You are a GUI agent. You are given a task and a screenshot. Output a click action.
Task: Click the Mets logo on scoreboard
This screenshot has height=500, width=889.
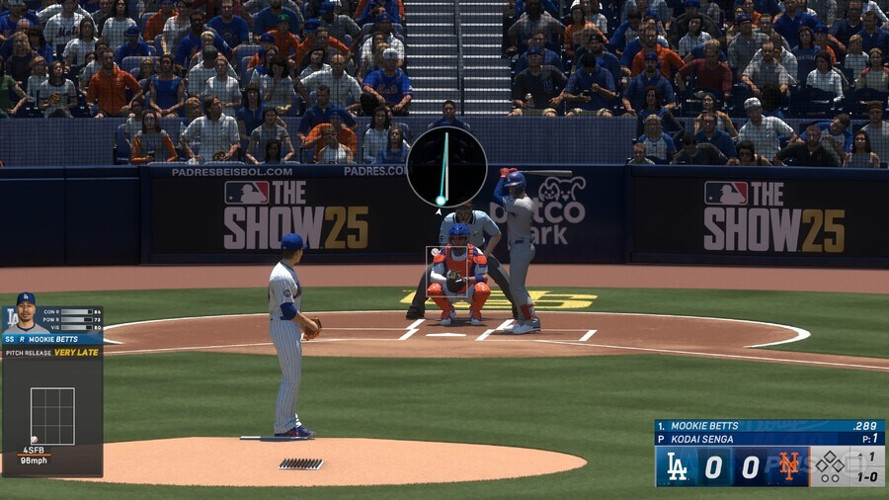tap(790, 466)
